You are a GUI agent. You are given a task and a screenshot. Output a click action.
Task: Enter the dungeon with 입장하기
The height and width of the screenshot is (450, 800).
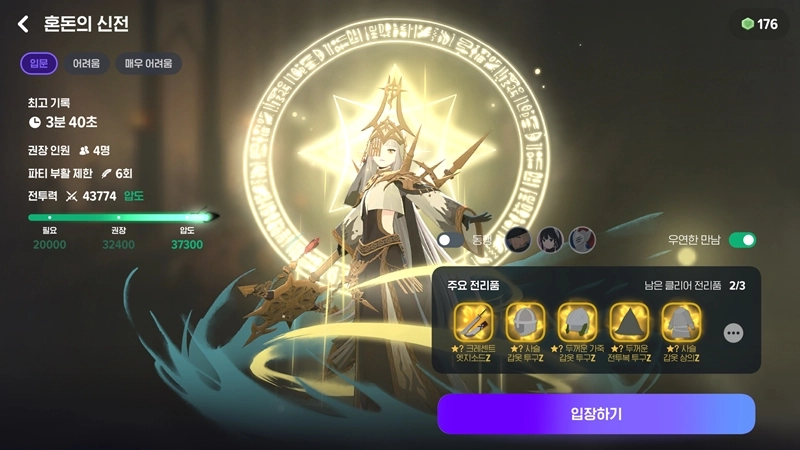[596, 414]
